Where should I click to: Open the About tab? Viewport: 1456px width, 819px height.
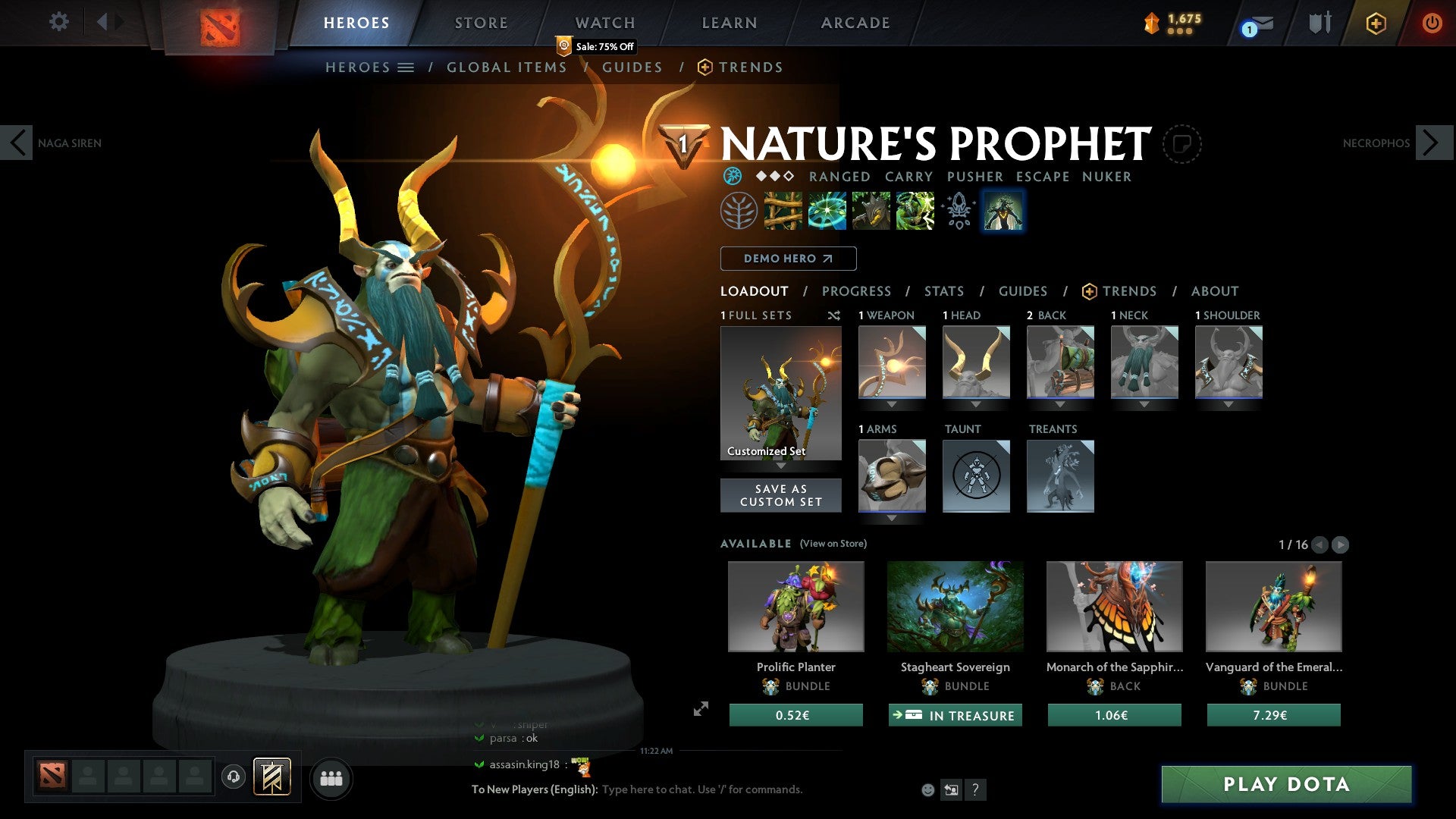(x=1214, y=291)
